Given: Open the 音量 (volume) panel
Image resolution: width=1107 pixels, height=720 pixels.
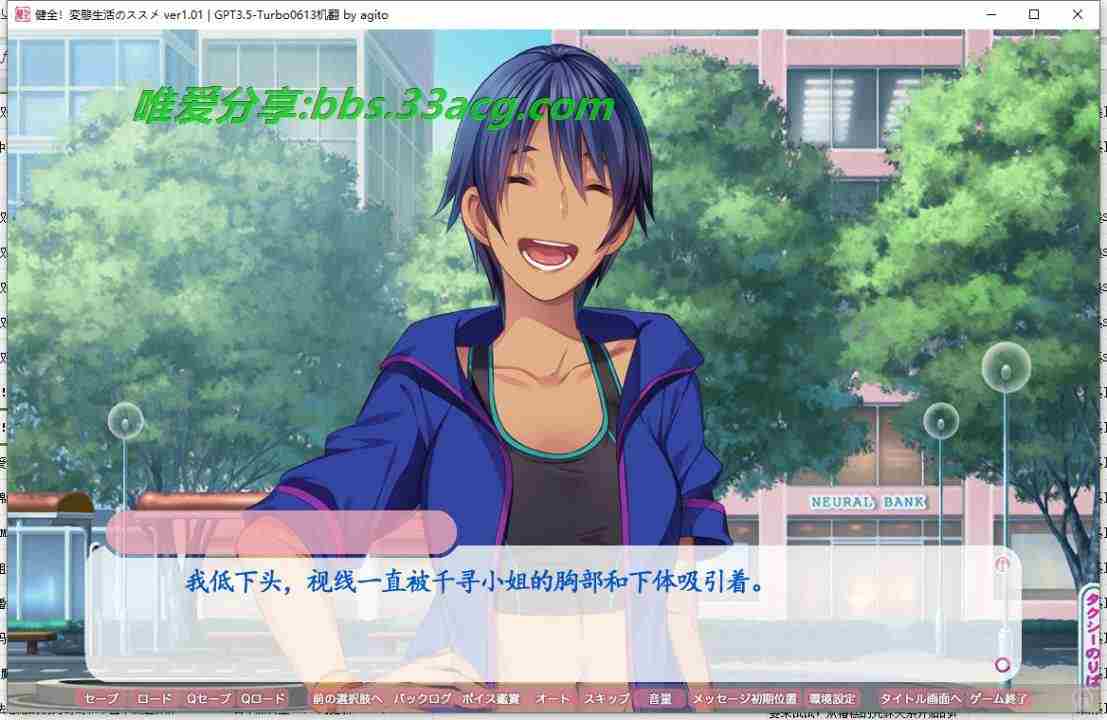Looking at the screenshot, I should pyautogui.click(x=660, y=699).
